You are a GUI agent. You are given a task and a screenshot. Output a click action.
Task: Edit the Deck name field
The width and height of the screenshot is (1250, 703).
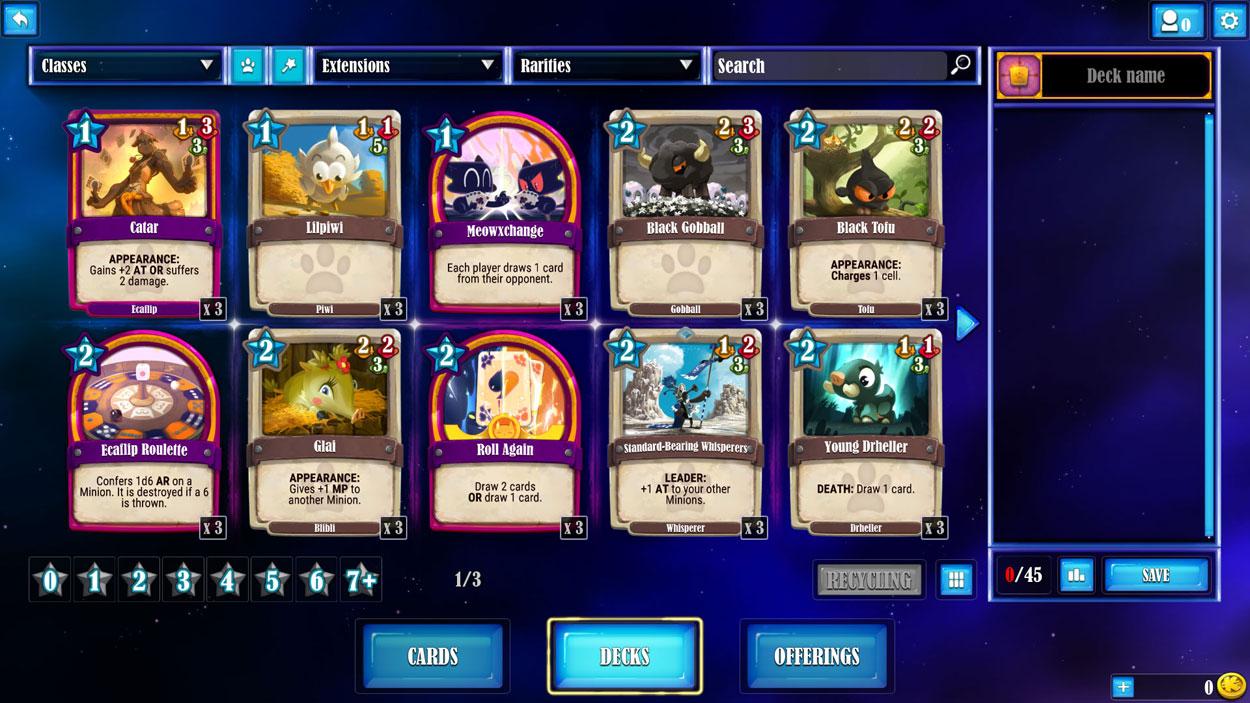[1125, 76]
